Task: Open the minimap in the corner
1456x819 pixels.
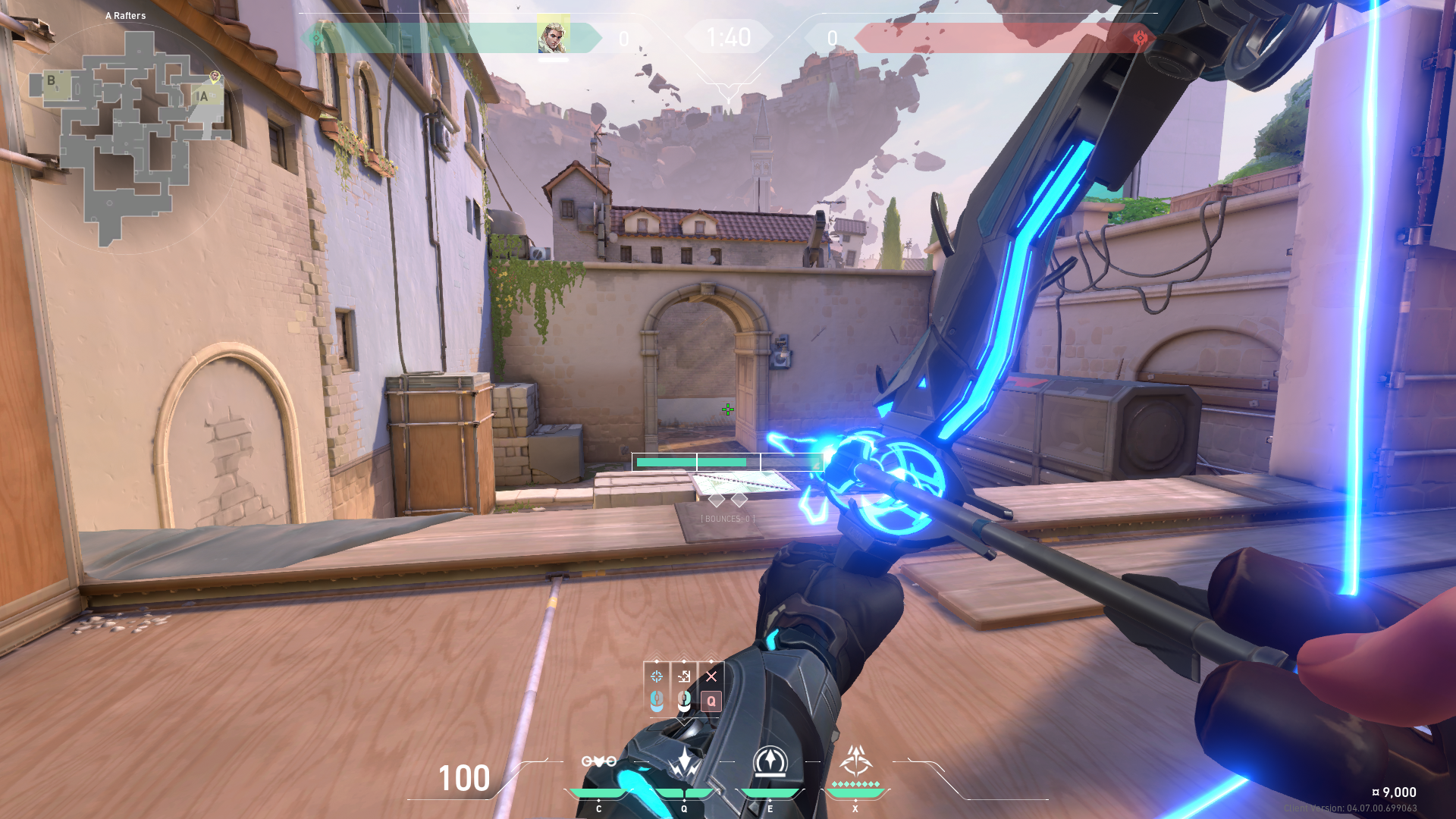Action: (x=129, y=136)
